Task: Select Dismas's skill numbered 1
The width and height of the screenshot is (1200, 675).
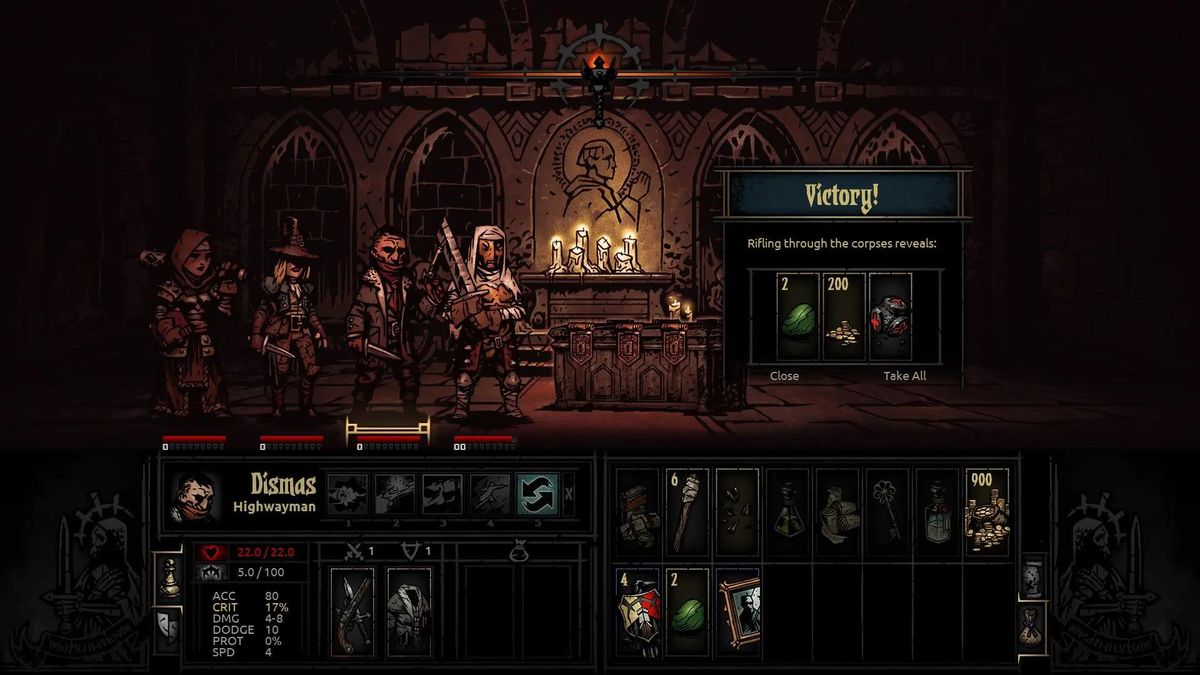Action: 347,494
